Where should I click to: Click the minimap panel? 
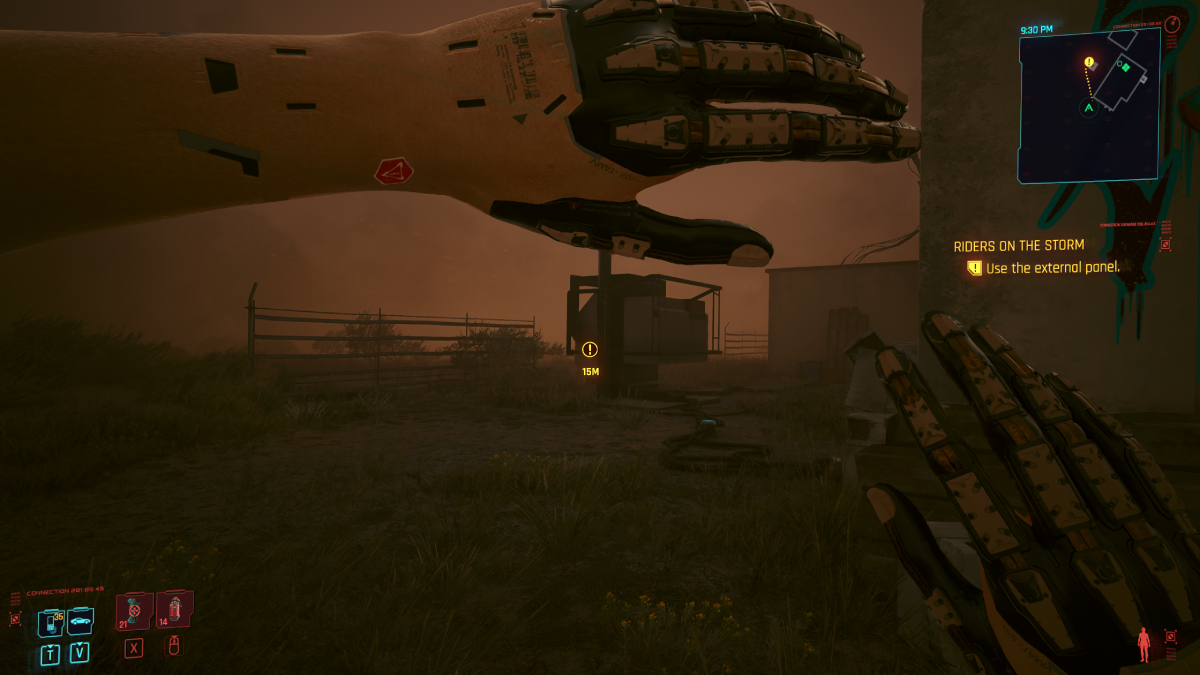[x=1089, y=105]
